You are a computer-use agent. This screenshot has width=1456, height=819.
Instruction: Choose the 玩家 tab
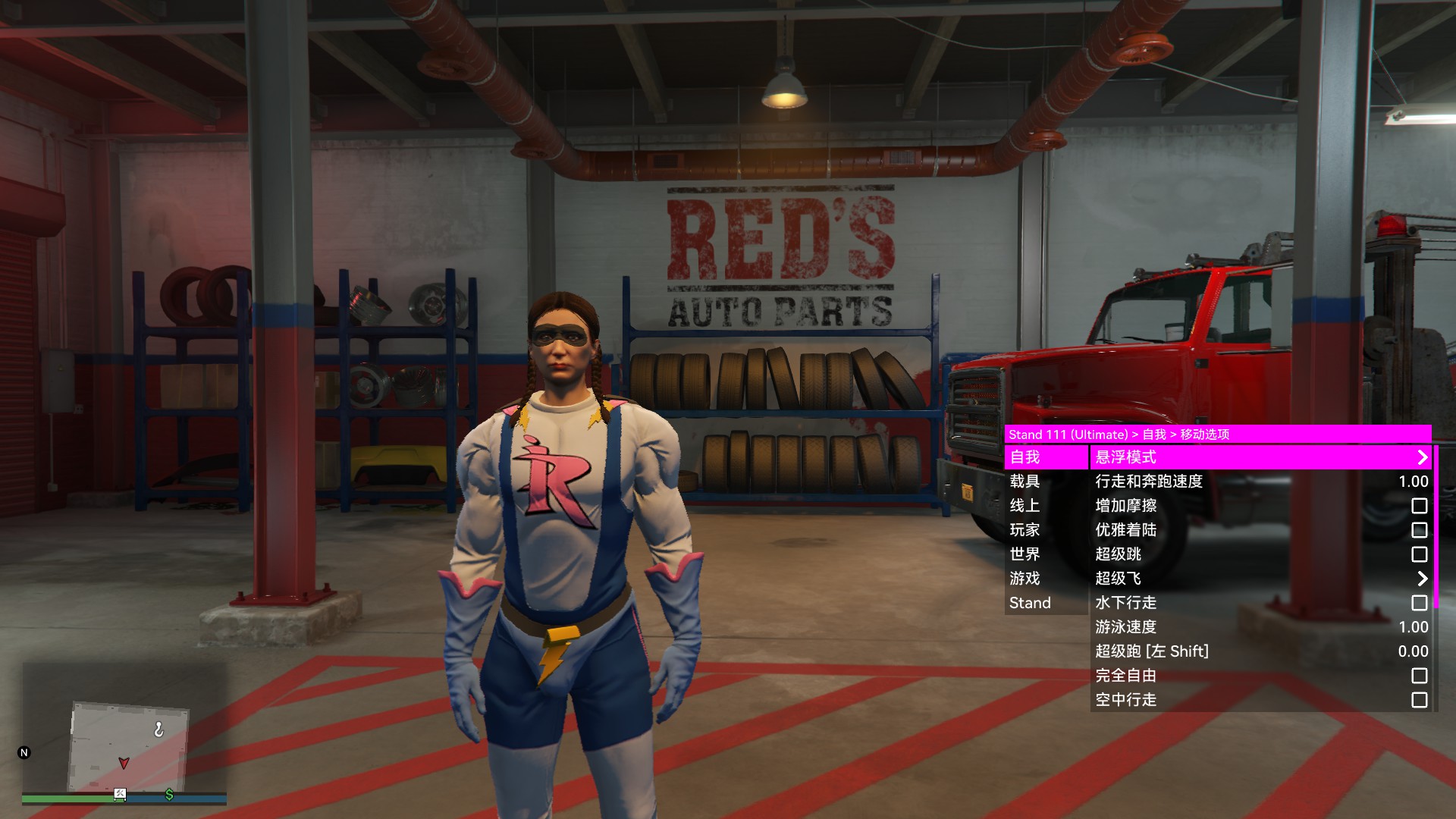click(1046, 530)
